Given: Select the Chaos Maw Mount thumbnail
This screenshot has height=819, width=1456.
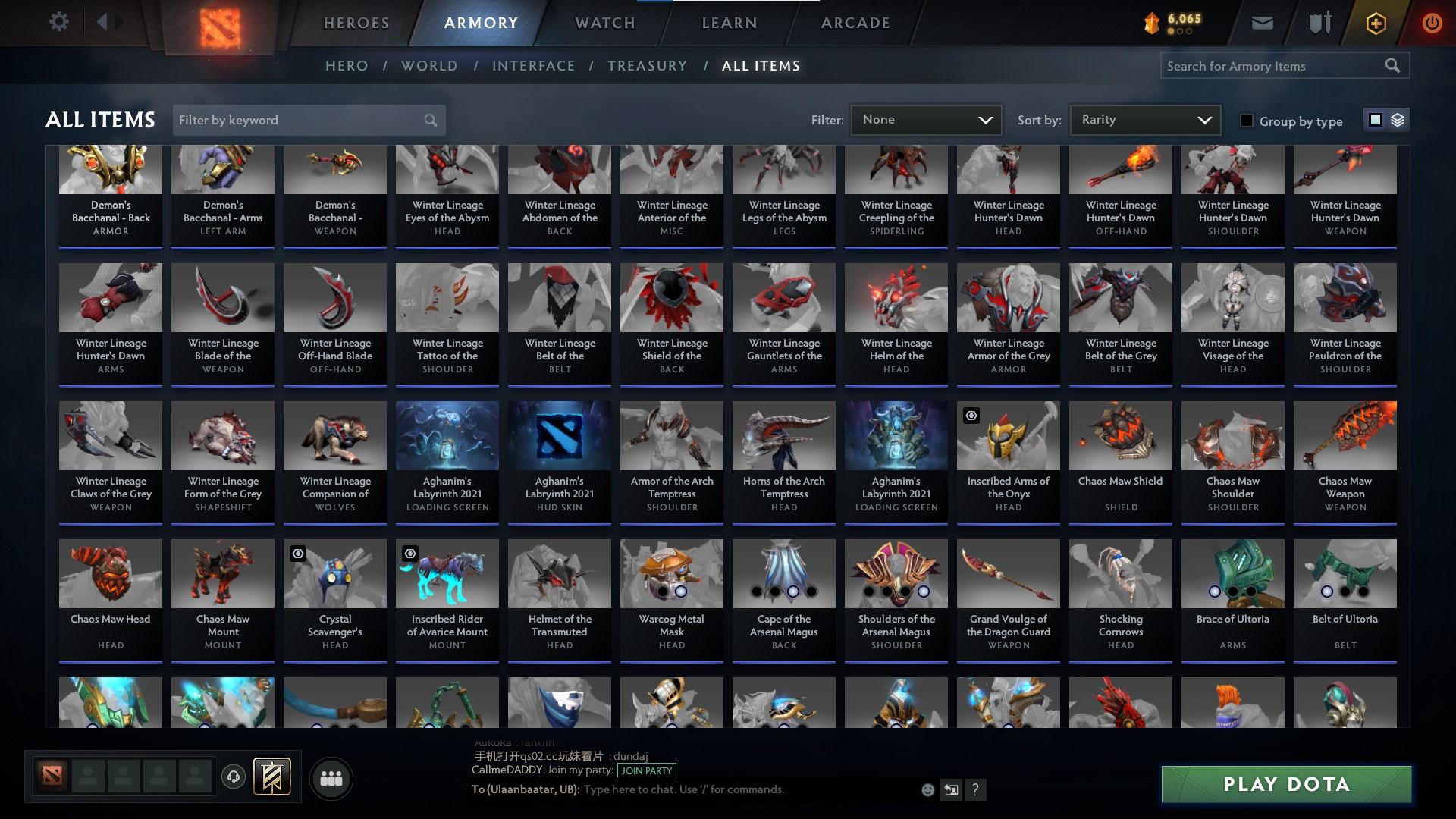Looking at the screenshot, I should coord(222,574).
